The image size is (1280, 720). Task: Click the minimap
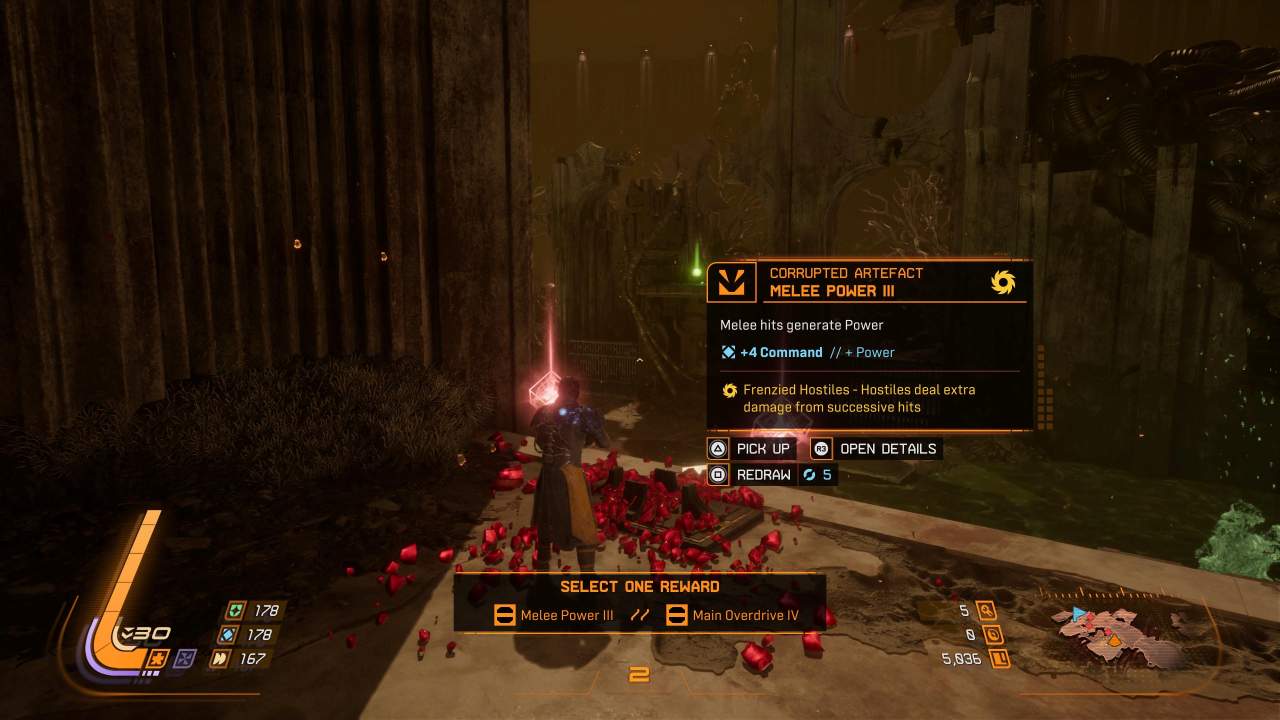[x=1118, y=634]
